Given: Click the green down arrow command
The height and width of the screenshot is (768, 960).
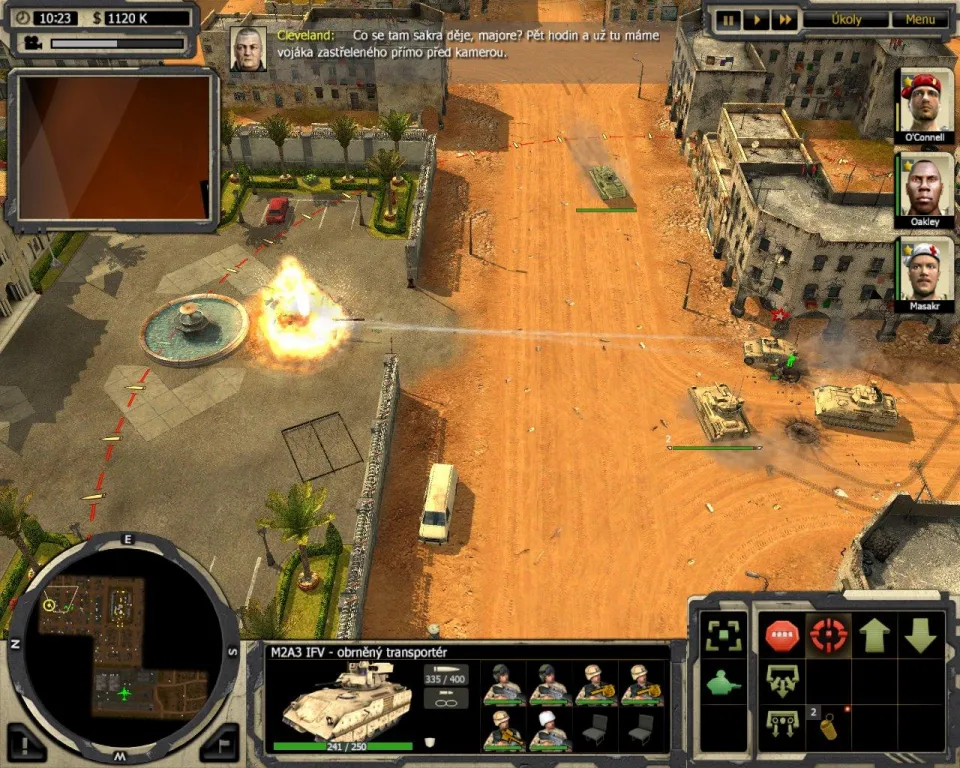Looking at the screenshot, I should (921, 635).
